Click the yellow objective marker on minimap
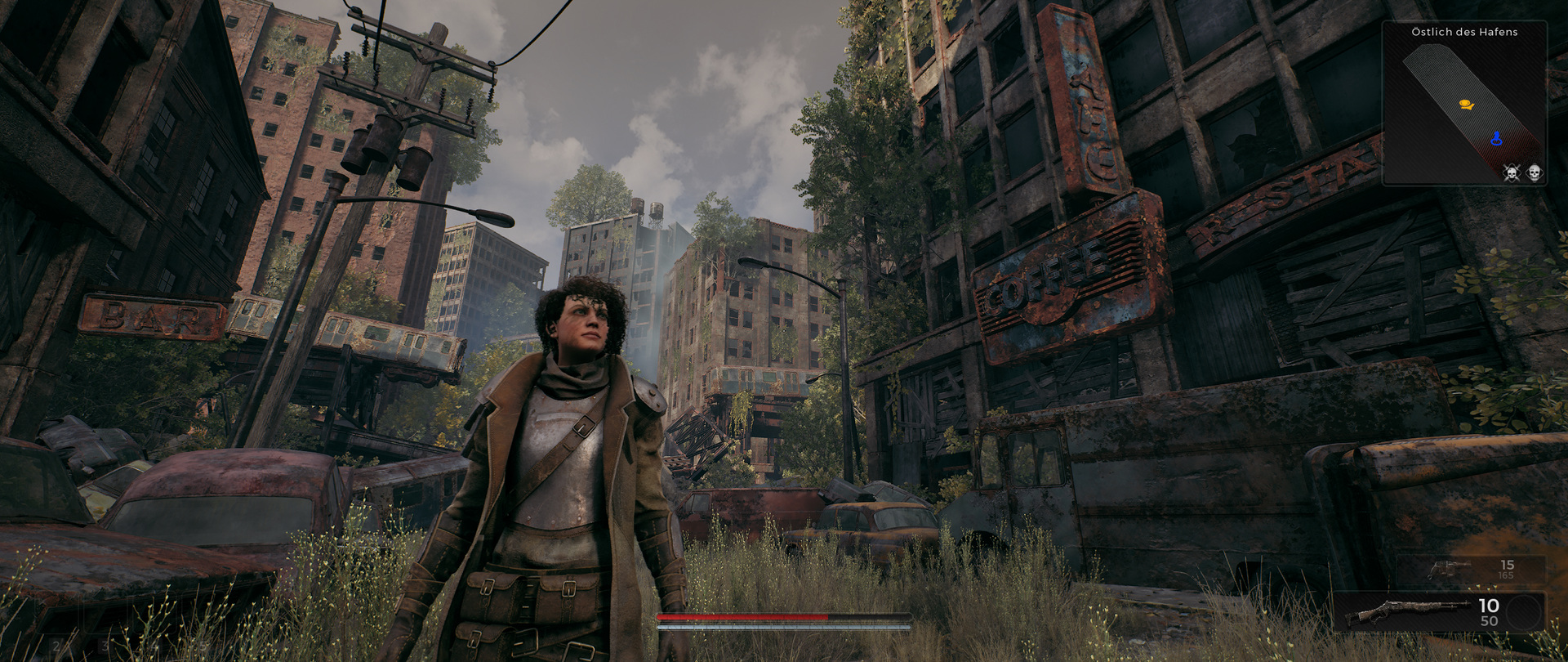 click(x=1466, y=105)
